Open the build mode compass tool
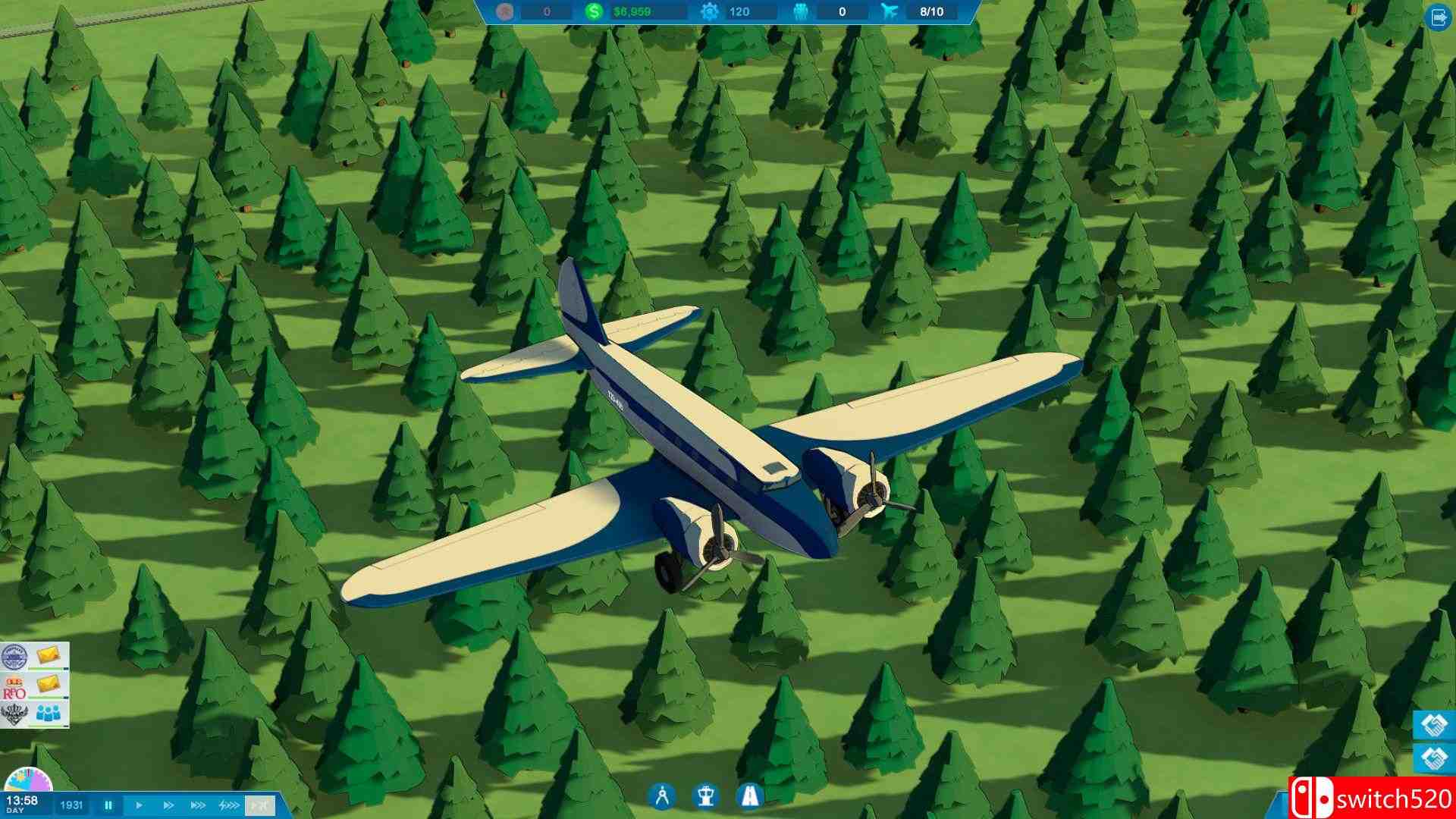The height and width of the screenshot is (819, 1456). pyautogui.click(x=661, y=796)
